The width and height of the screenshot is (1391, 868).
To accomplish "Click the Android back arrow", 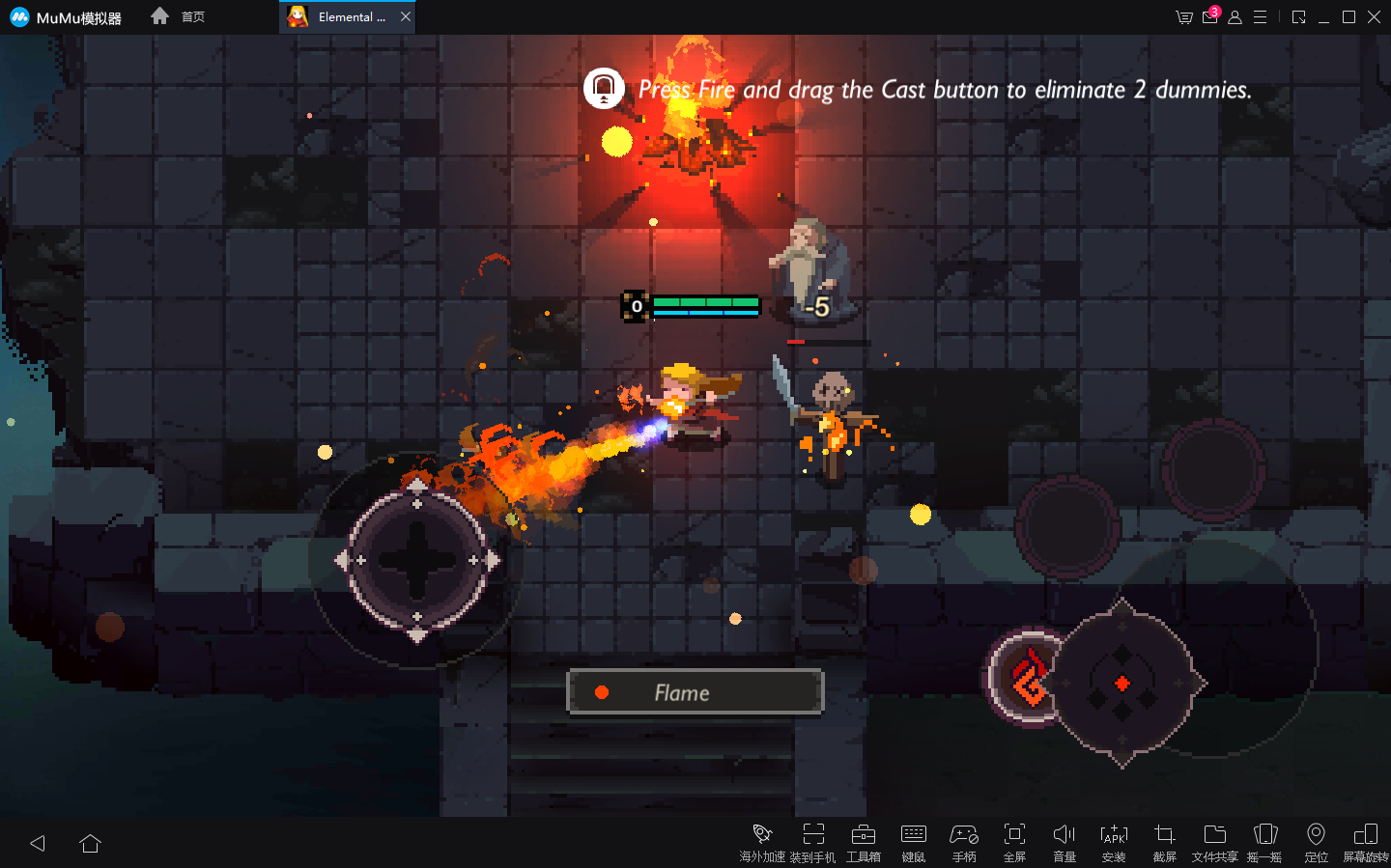I will click(38, 843).
